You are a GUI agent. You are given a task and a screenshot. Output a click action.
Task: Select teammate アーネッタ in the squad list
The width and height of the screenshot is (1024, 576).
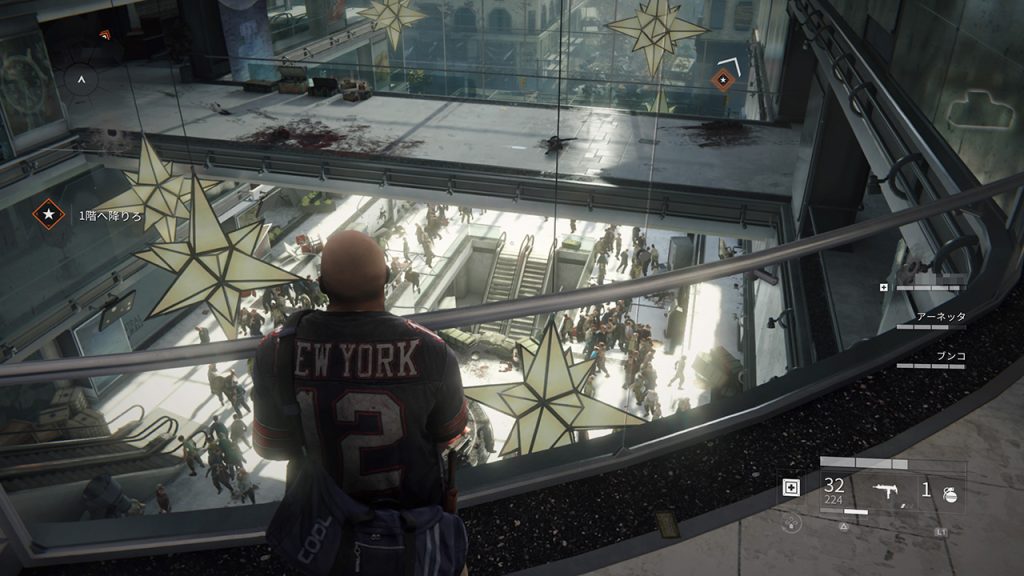click(941, 316)
